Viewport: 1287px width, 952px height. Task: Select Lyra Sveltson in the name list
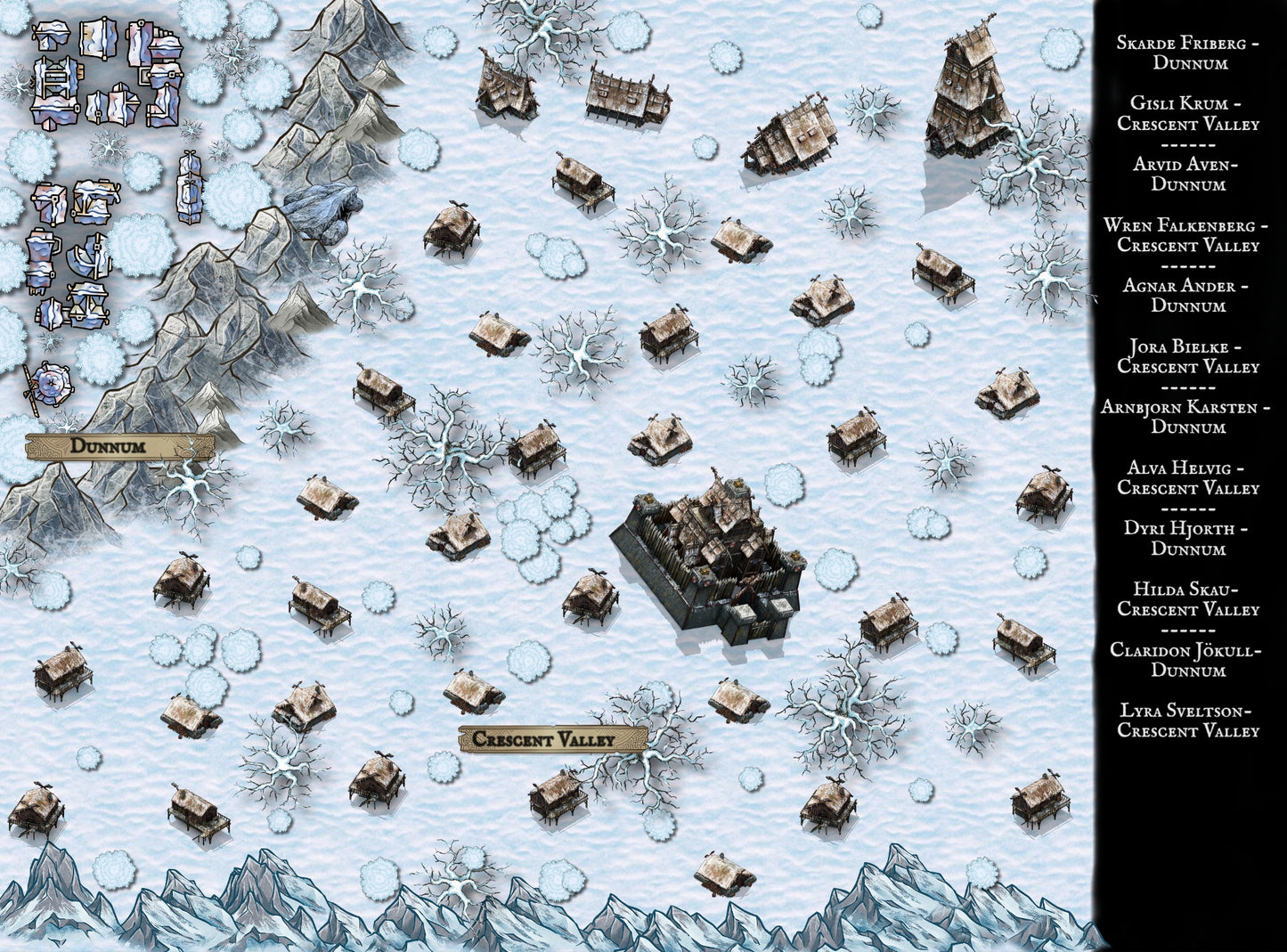pyautogui.click(x=1188, y=720)
